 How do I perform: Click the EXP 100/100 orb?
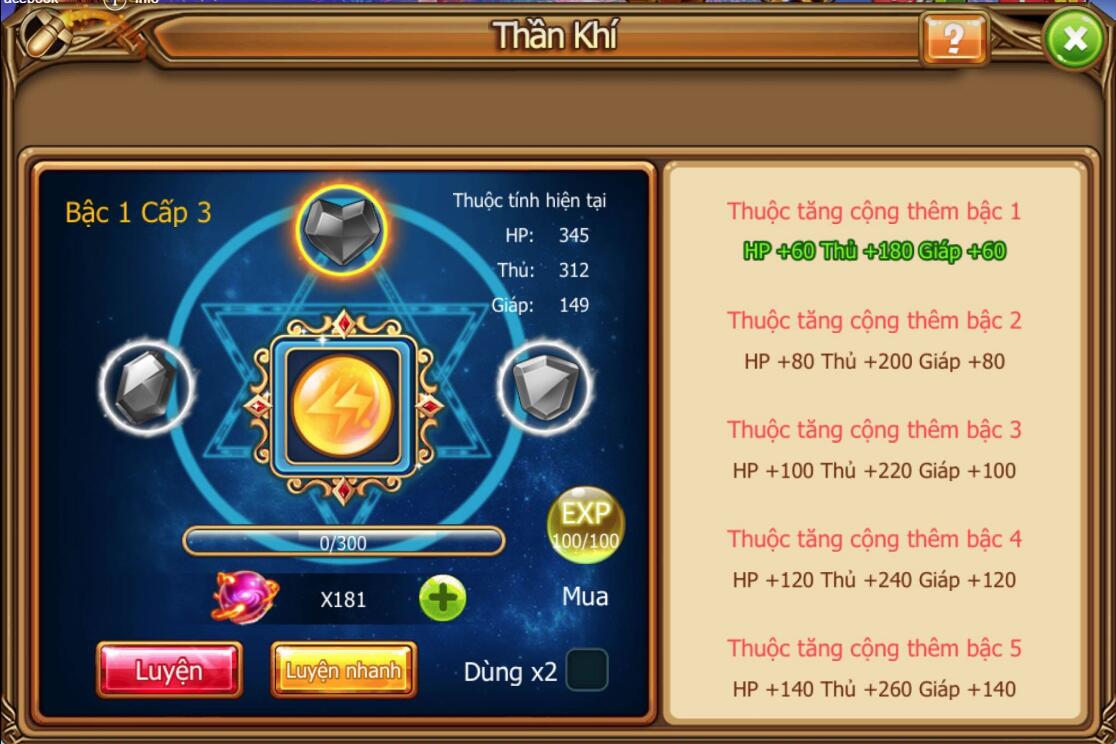(x=585, y=525)
